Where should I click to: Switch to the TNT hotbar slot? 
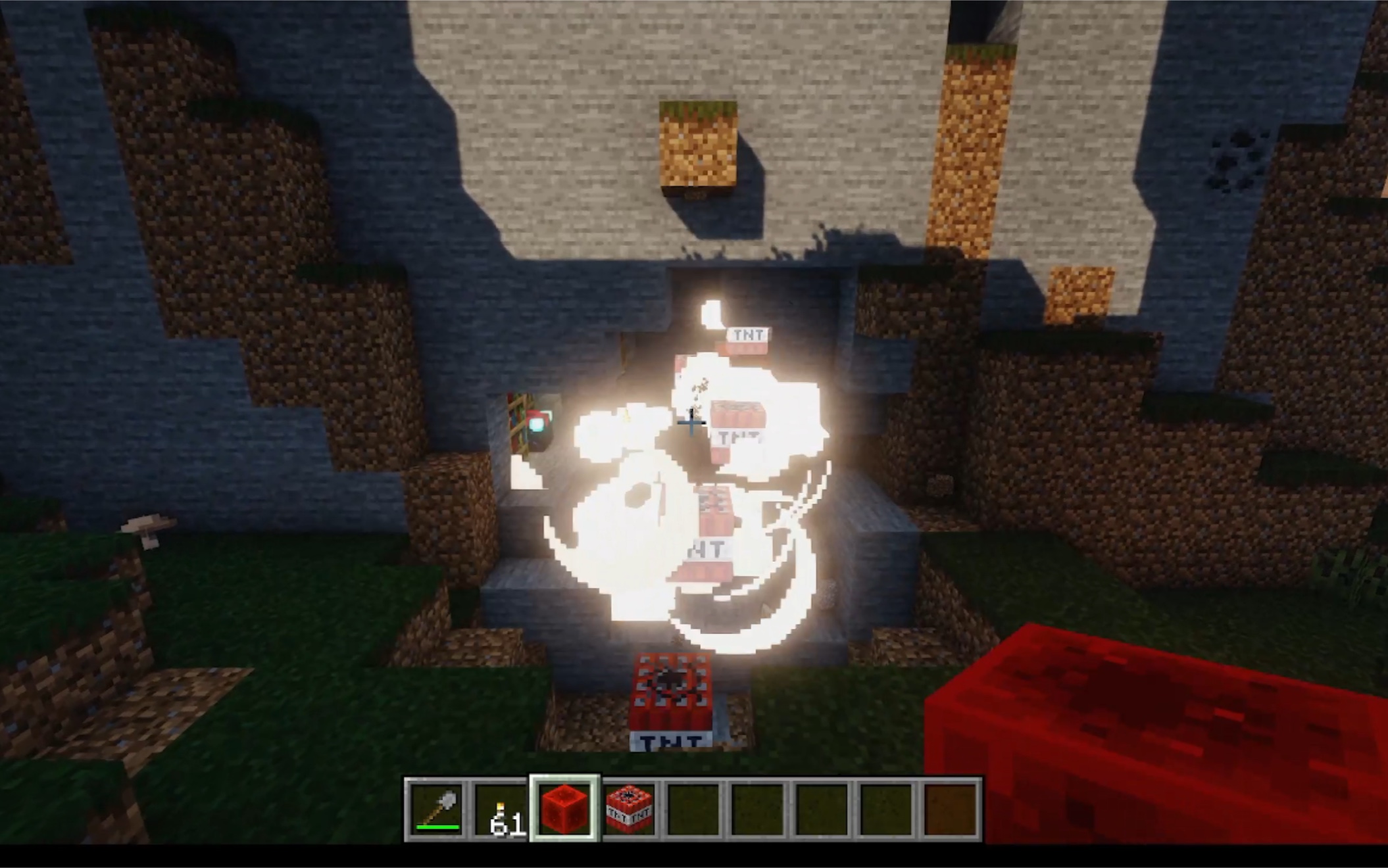[629, 809]
